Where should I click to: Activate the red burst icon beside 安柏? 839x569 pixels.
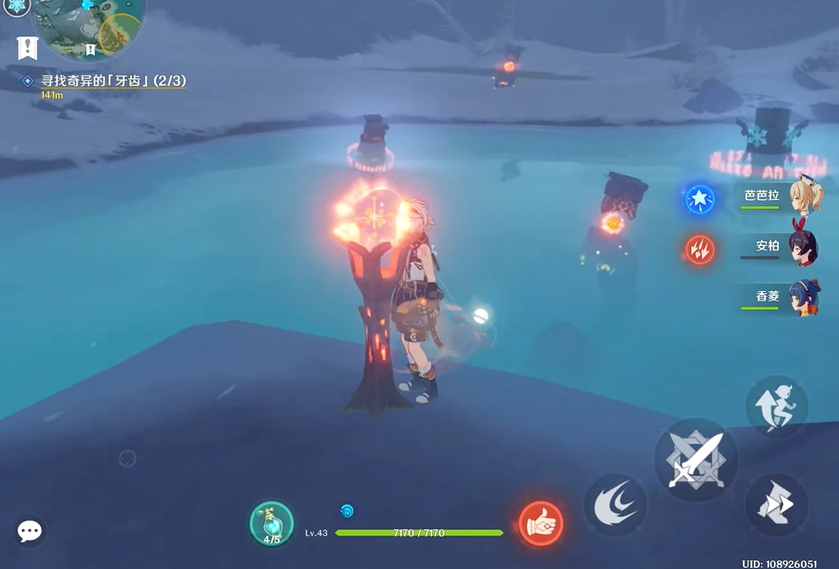(x=700, y=248)
